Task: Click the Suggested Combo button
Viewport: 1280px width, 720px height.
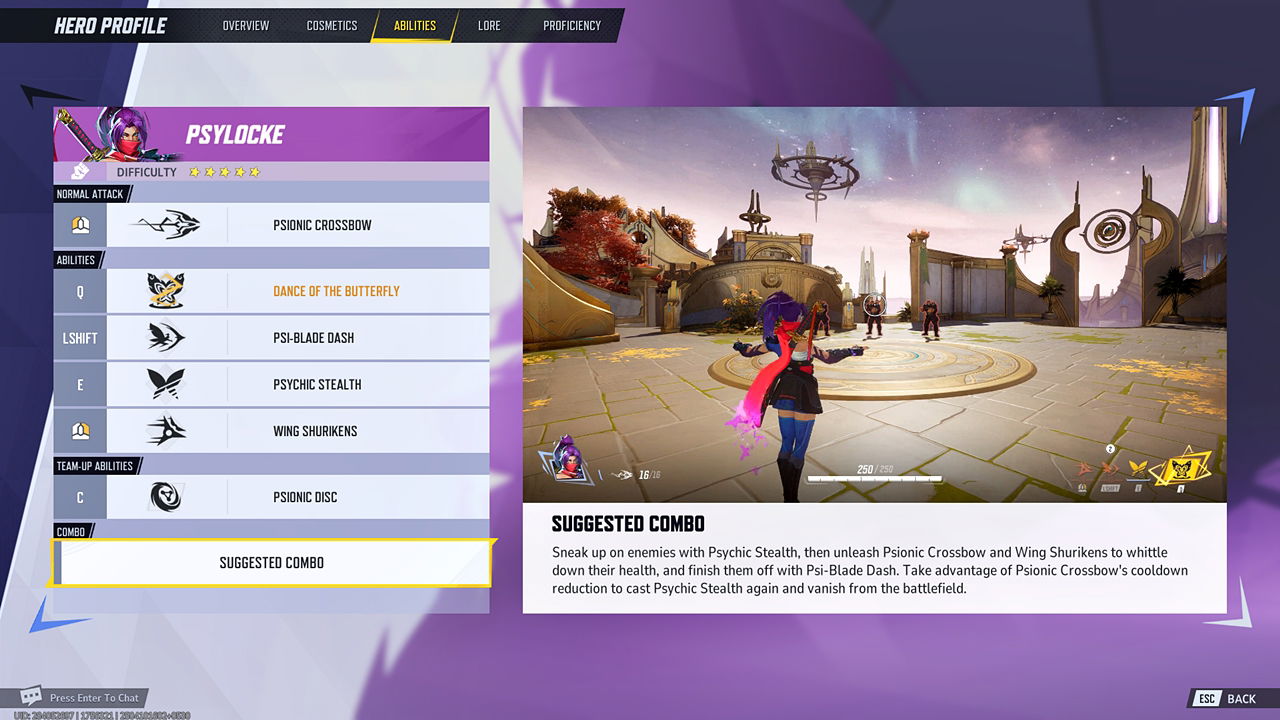Action: pyautogui.click(x=270, y=562)
